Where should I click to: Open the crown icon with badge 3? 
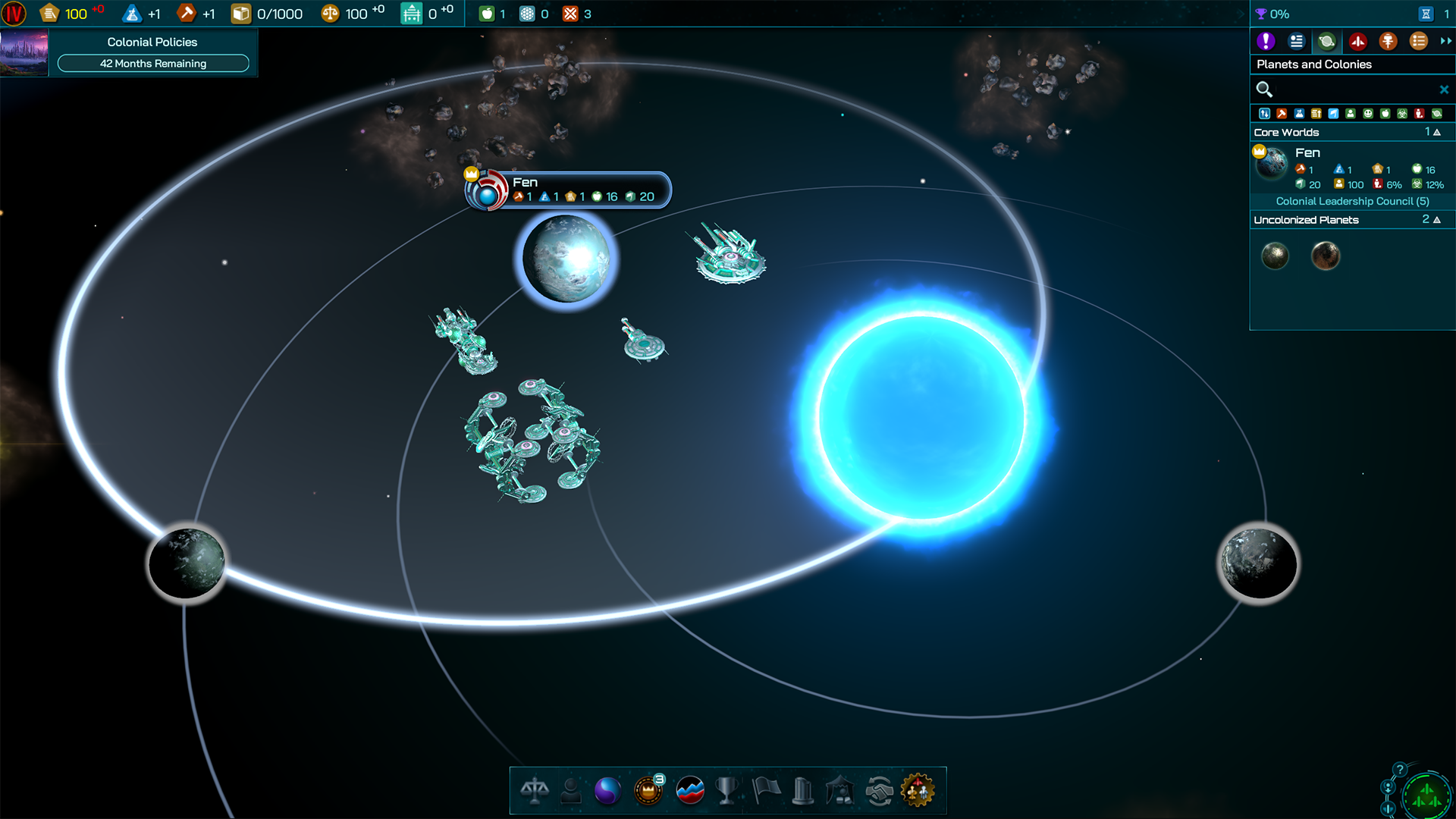[648, 791]
